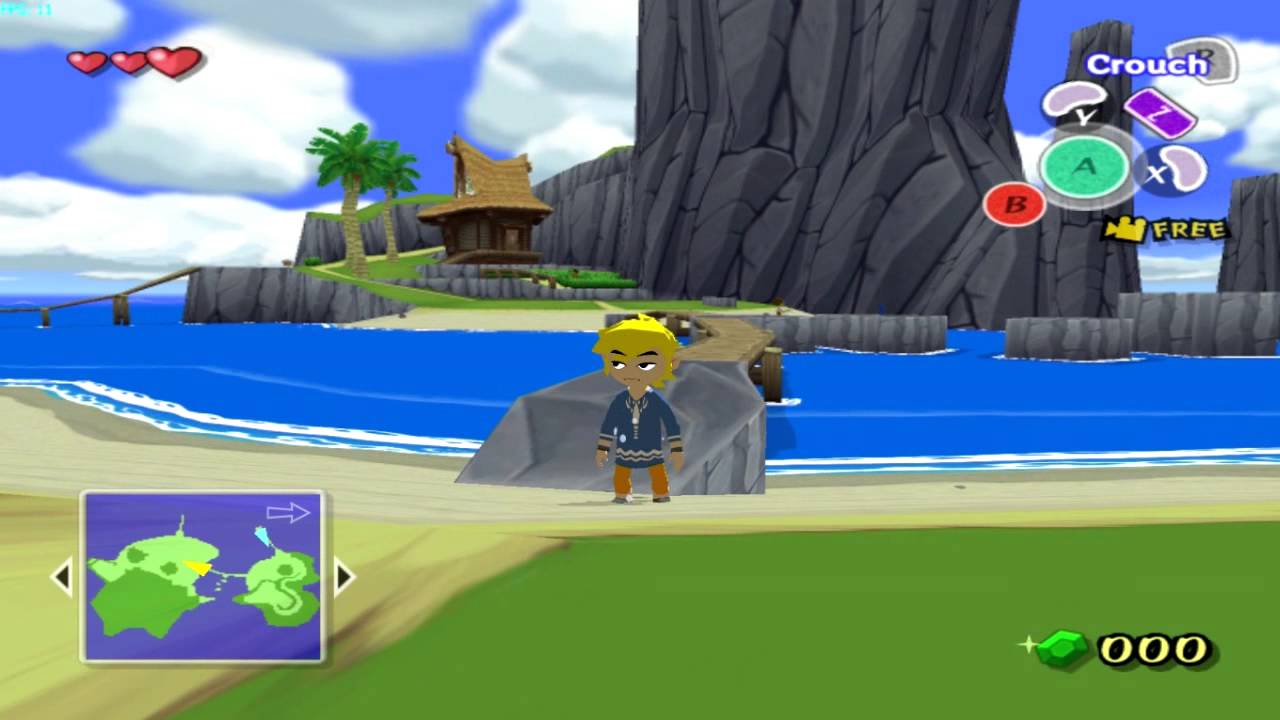Viewport: 1280px width, 720px height.
Task: Toggle the FREE camera indicator
Action: (x=1165, y=230)
